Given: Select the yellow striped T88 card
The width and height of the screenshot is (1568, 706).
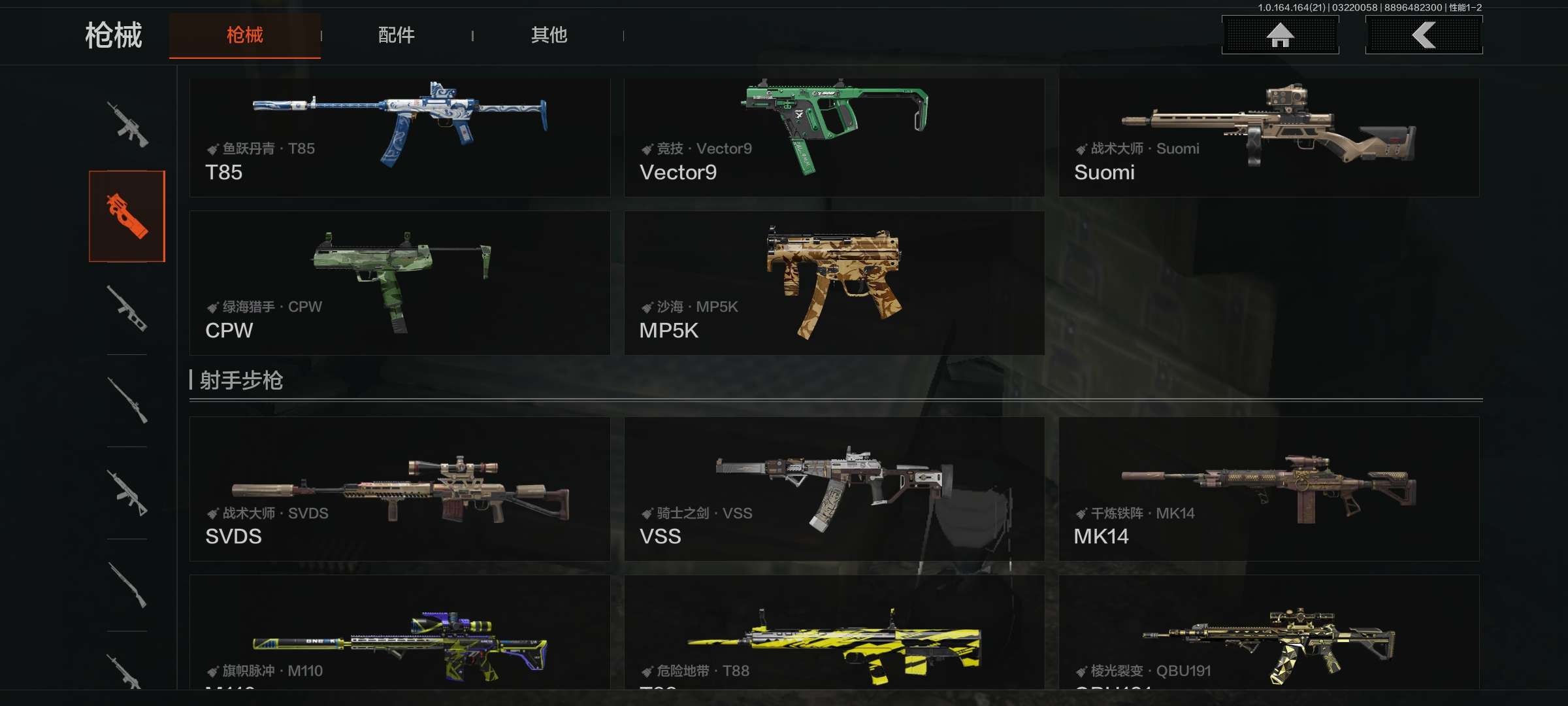Looking at the screenshot, I should click(834, 633).
